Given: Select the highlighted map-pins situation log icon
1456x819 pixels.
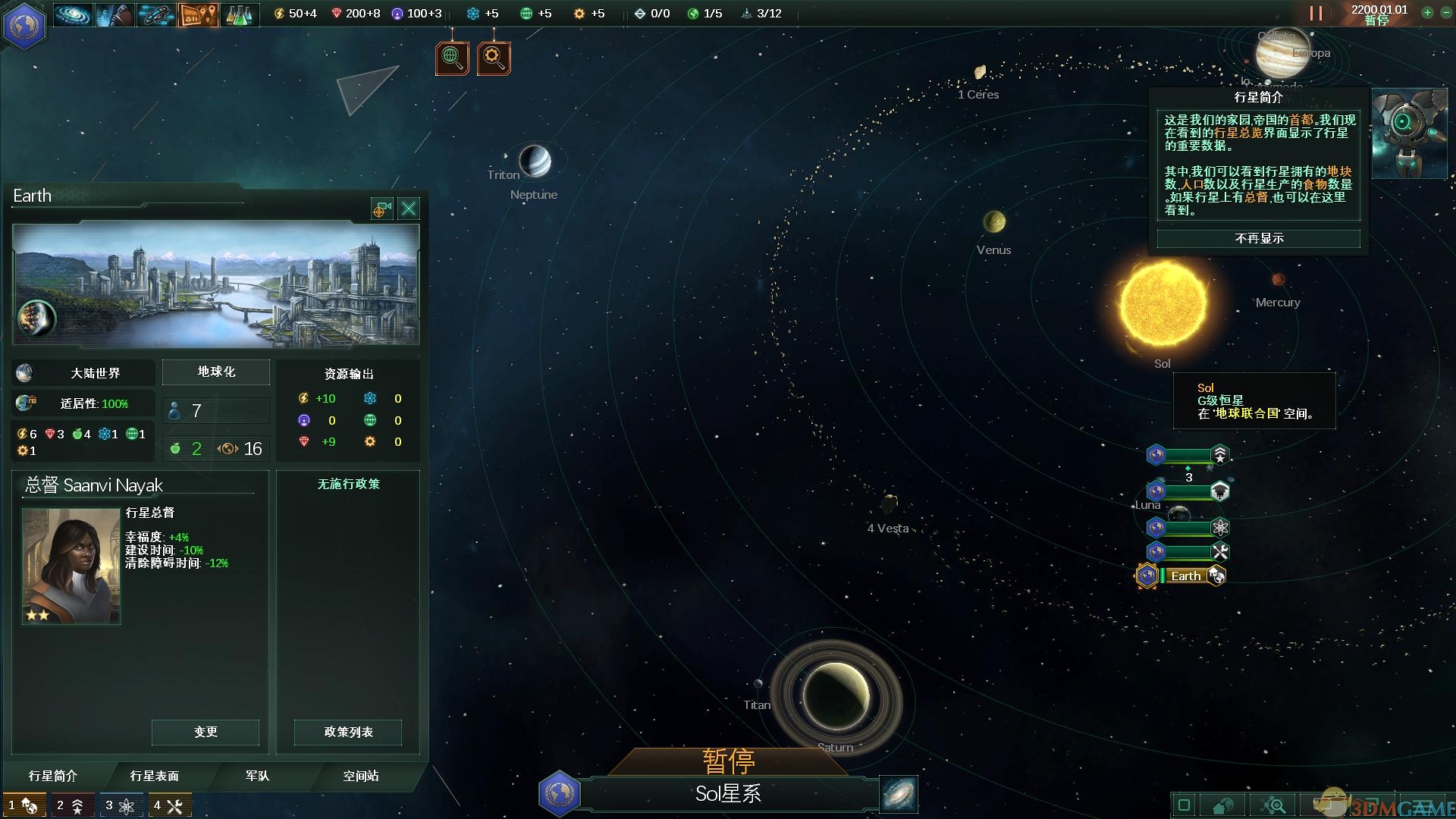Looking at the screenshot, I should pos(198,14).
